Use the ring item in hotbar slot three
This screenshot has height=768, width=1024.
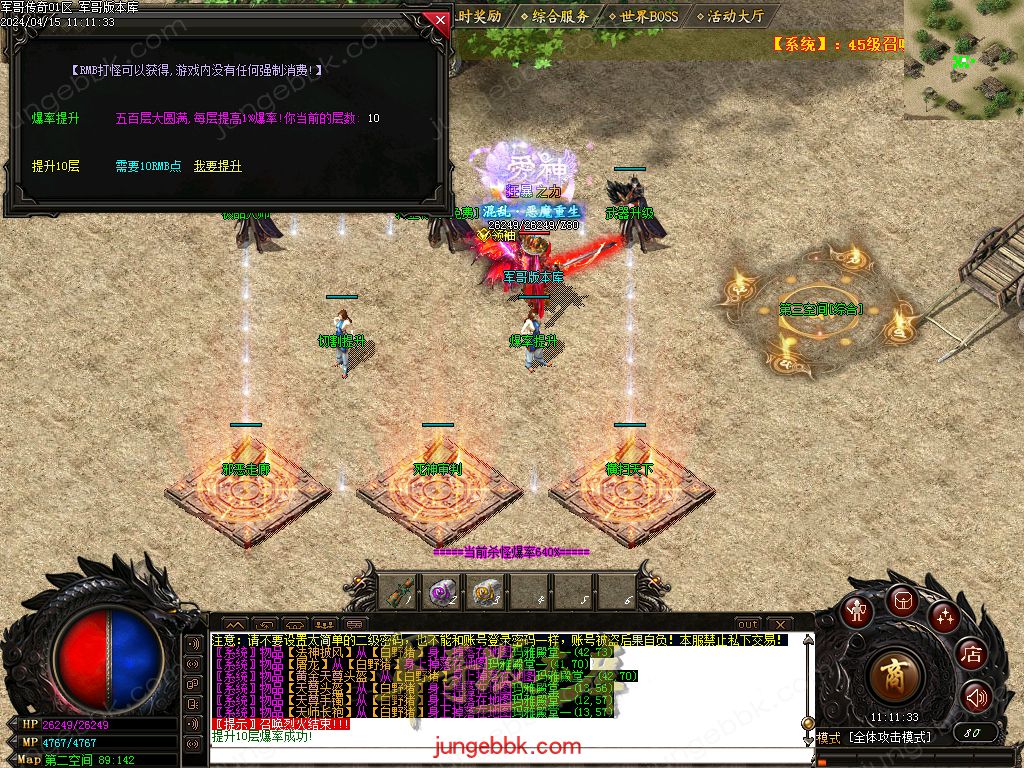[487, 593]
